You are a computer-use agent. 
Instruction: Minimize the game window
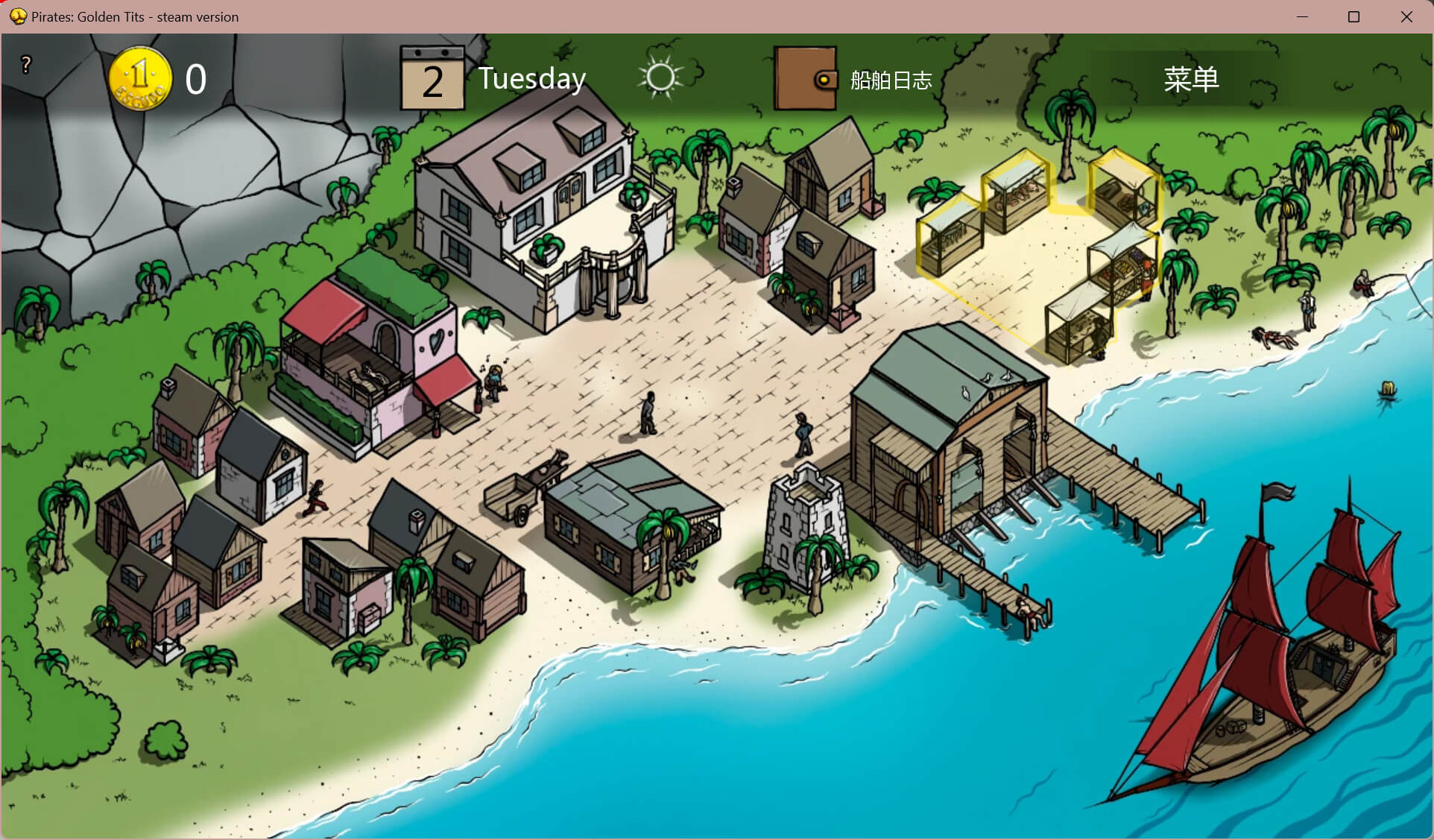[x=1302, y=16]
